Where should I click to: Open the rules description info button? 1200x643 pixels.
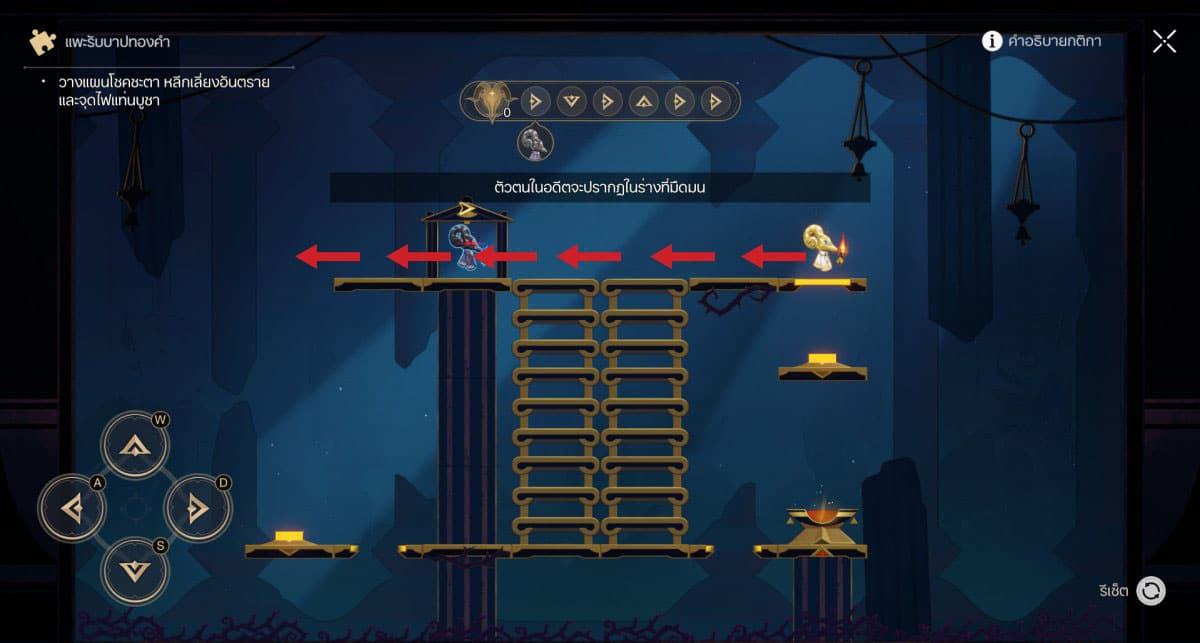(992, 41)
